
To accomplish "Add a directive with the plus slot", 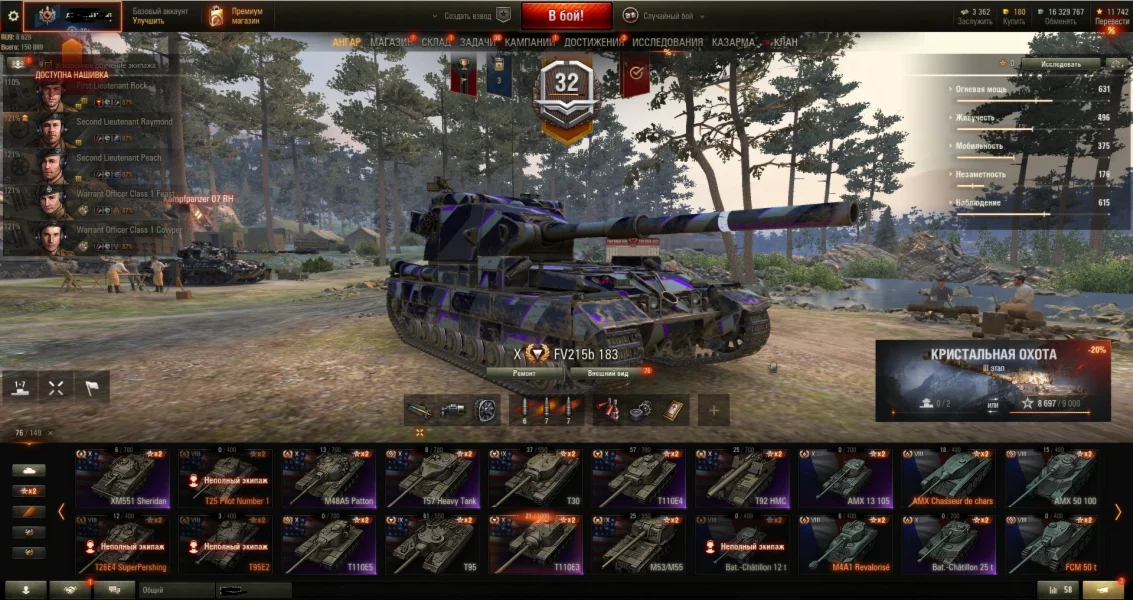I will 714,409.
